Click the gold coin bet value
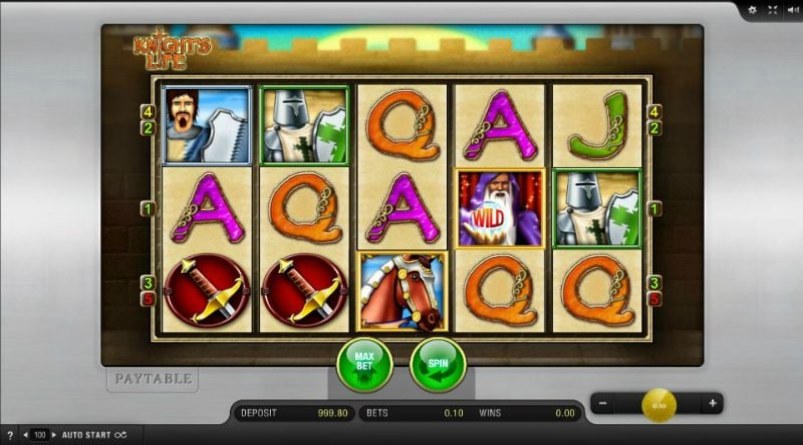The image size is (803, 445). [658, 404]
